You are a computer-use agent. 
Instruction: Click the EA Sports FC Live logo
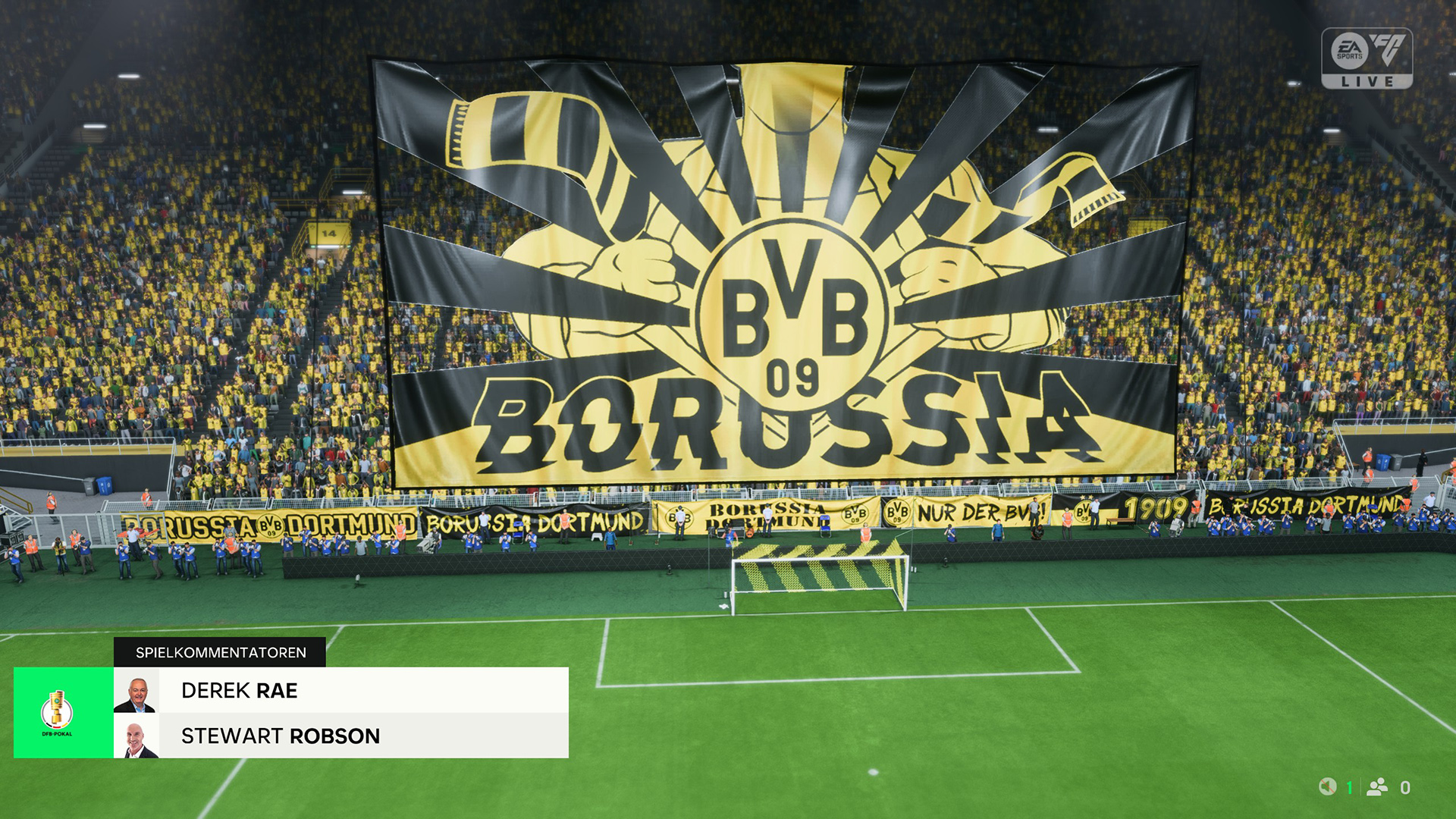(x=1367, y=58)
